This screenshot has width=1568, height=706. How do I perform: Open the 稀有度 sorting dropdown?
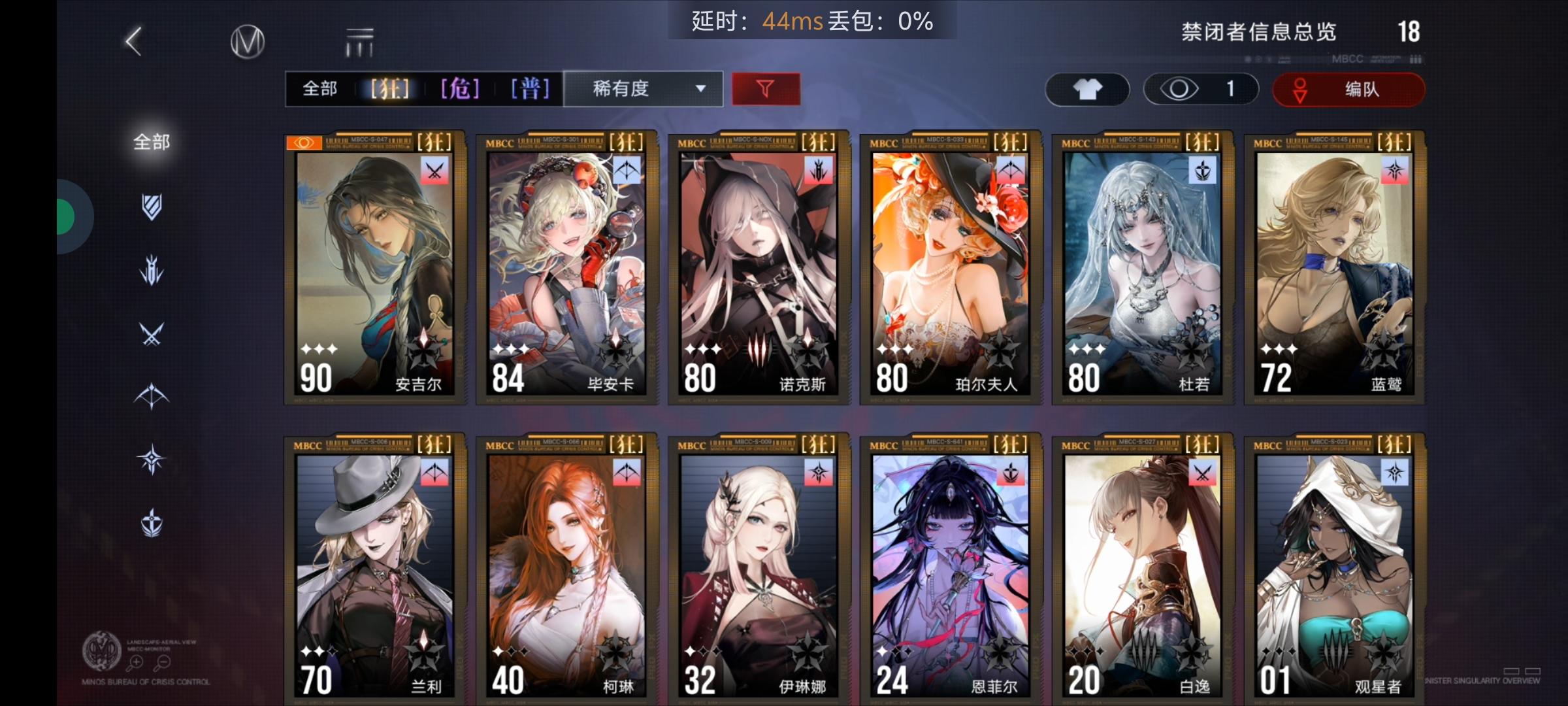point(642,89)
